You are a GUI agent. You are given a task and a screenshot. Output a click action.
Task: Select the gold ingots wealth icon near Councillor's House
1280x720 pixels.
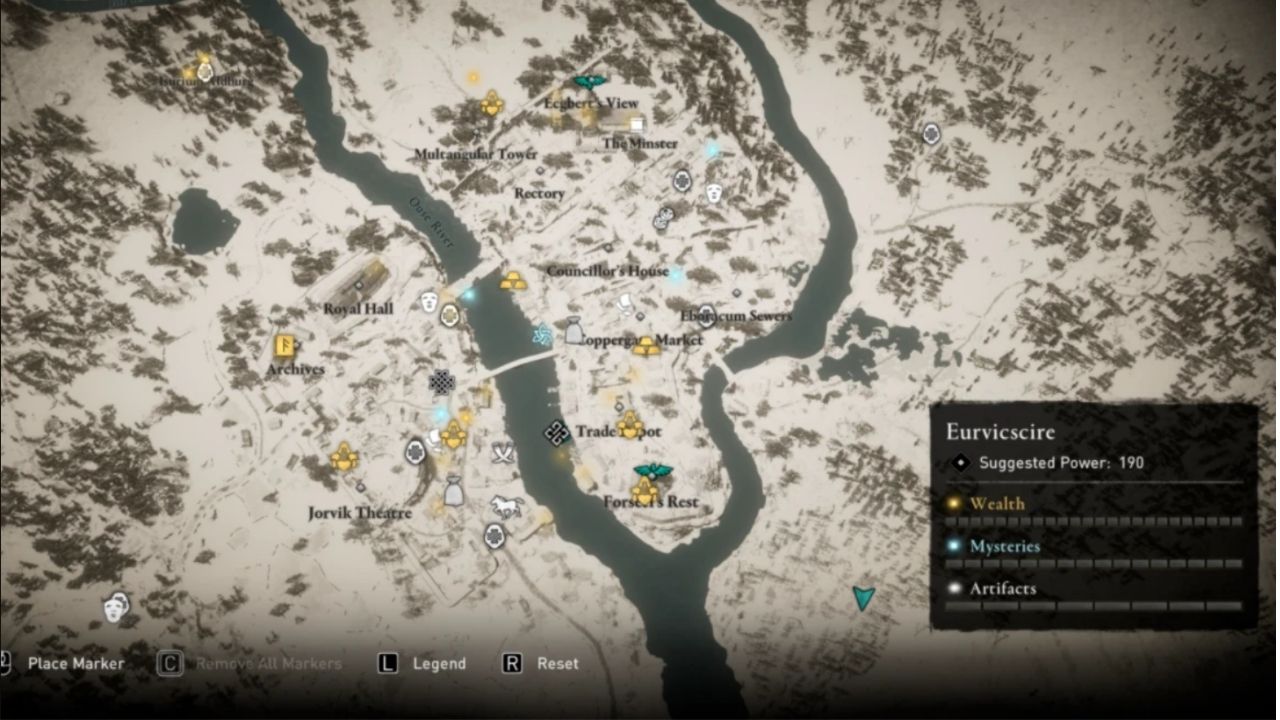point(511,283)
